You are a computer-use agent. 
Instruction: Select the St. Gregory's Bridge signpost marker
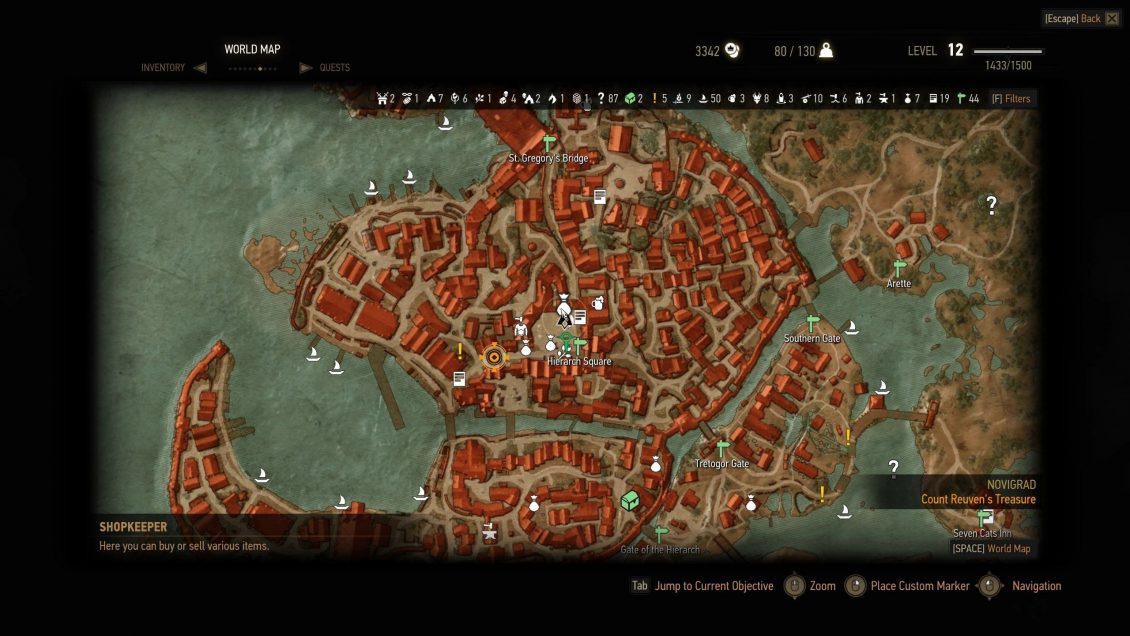[548, 143]
